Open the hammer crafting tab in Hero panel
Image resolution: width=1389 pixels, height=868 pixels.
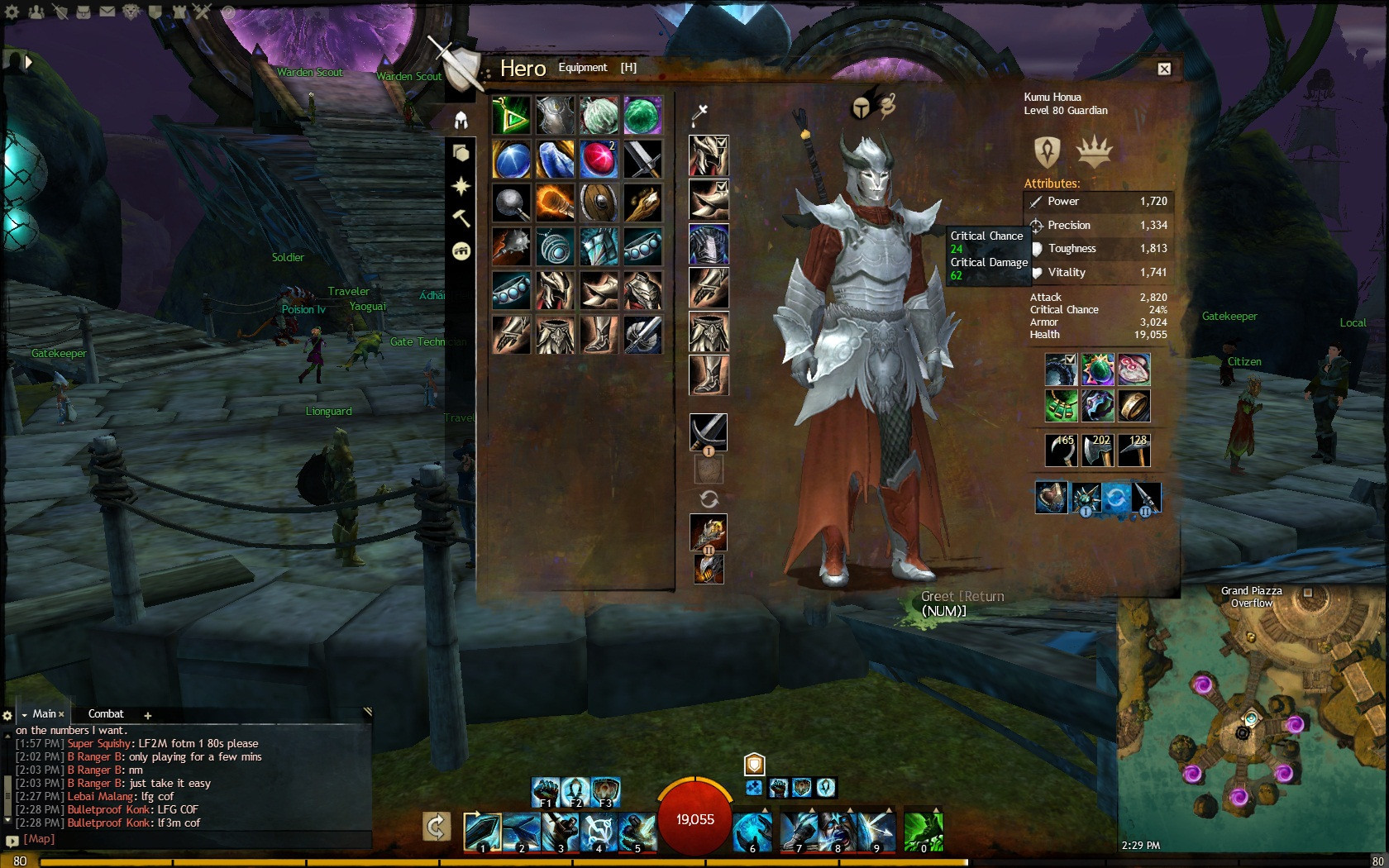pyautogui.click(x=461, y=218)
